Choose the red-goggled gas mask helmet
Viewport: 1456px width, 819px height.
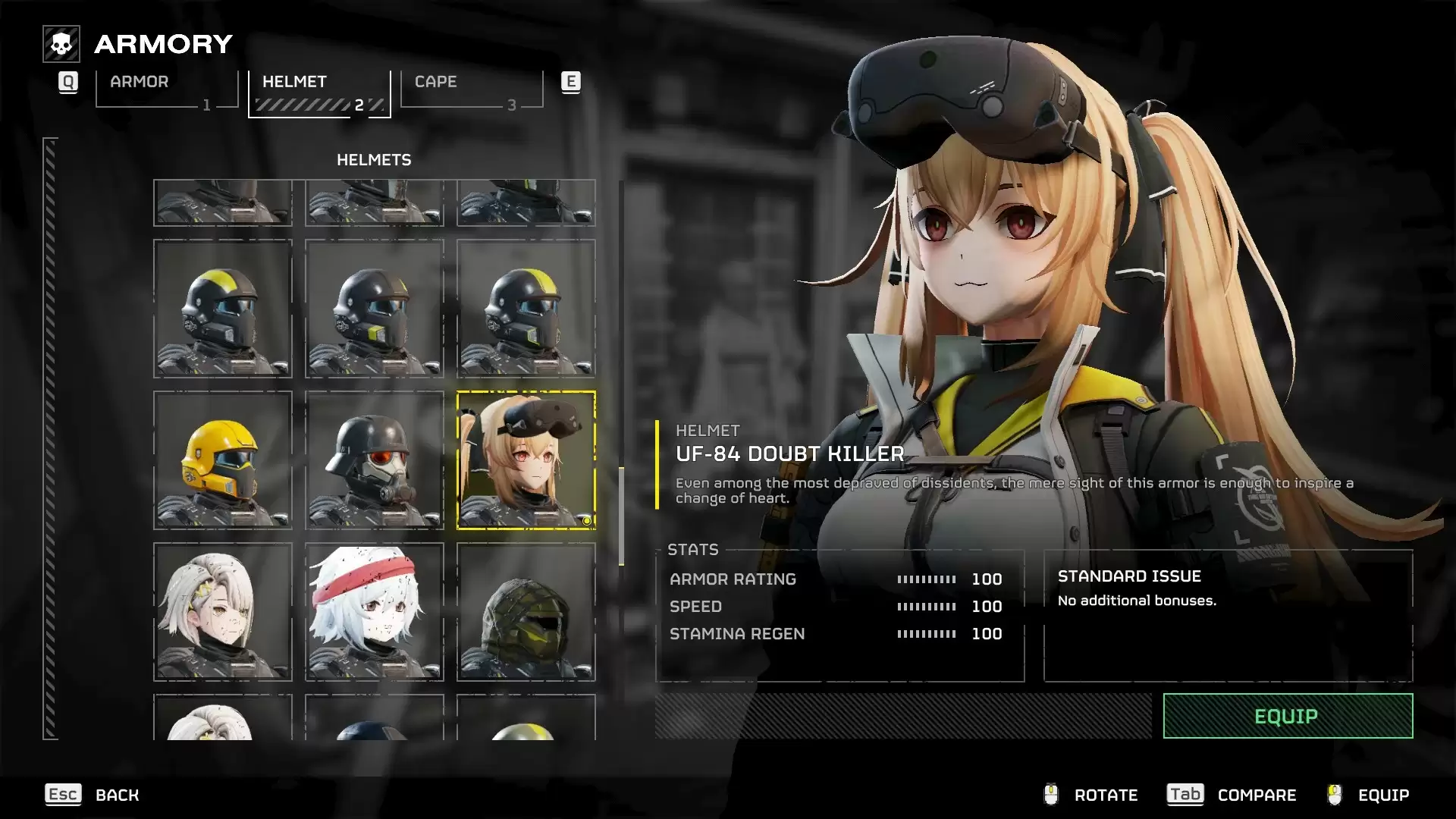[x=375, y=460]
